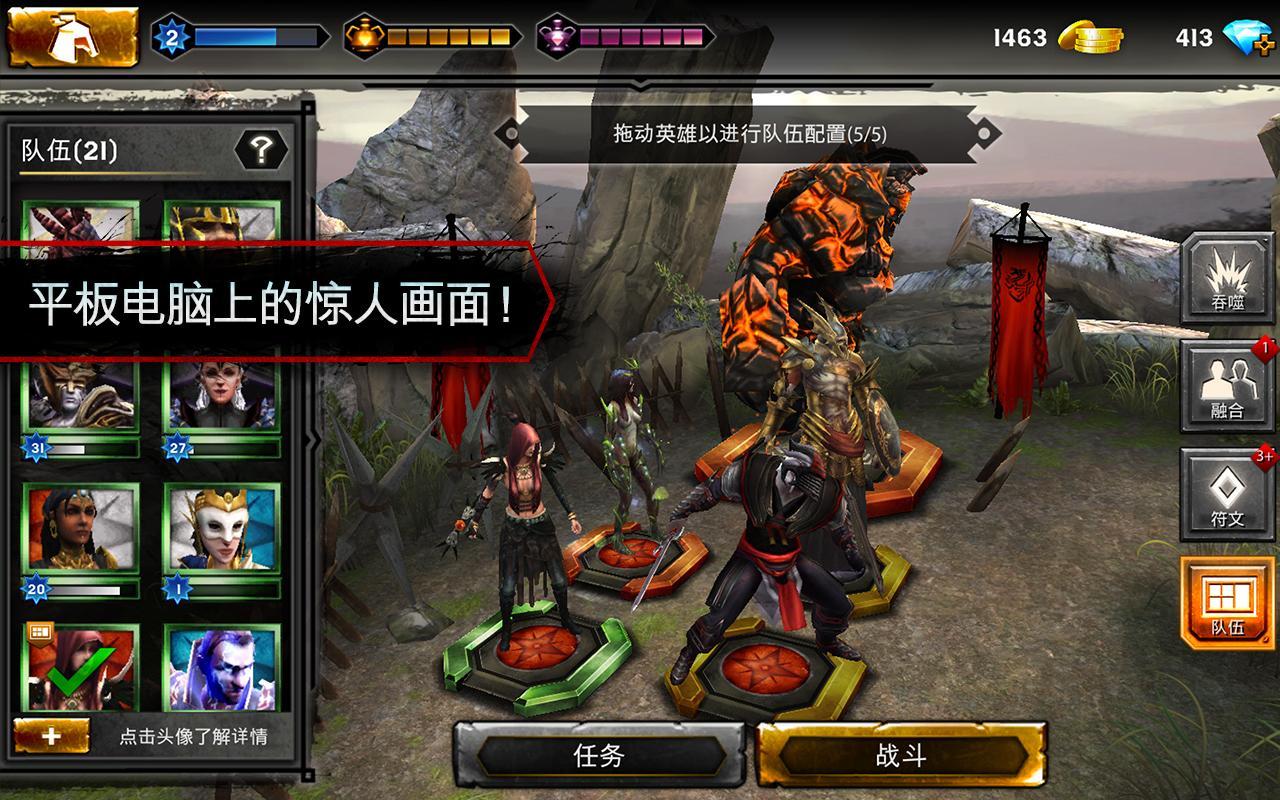Open the 任务 quest menu
The height and width of the screenshot is (800, 1280).
point(600,755)
